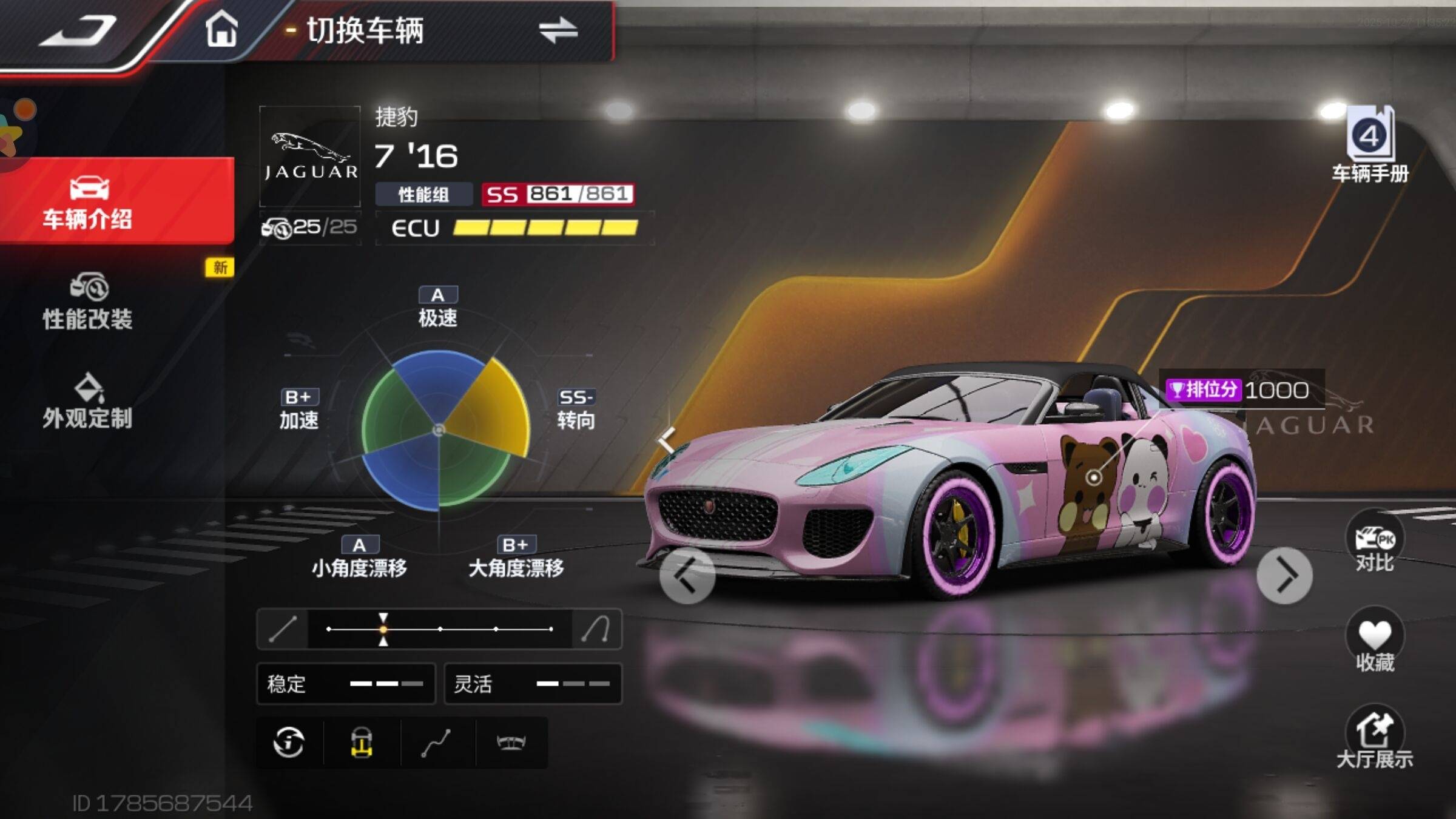Switch to the 性能改装 tab
Image resolution: width=1456 pixels, height=819 pixels.
(x=88, y=302)
